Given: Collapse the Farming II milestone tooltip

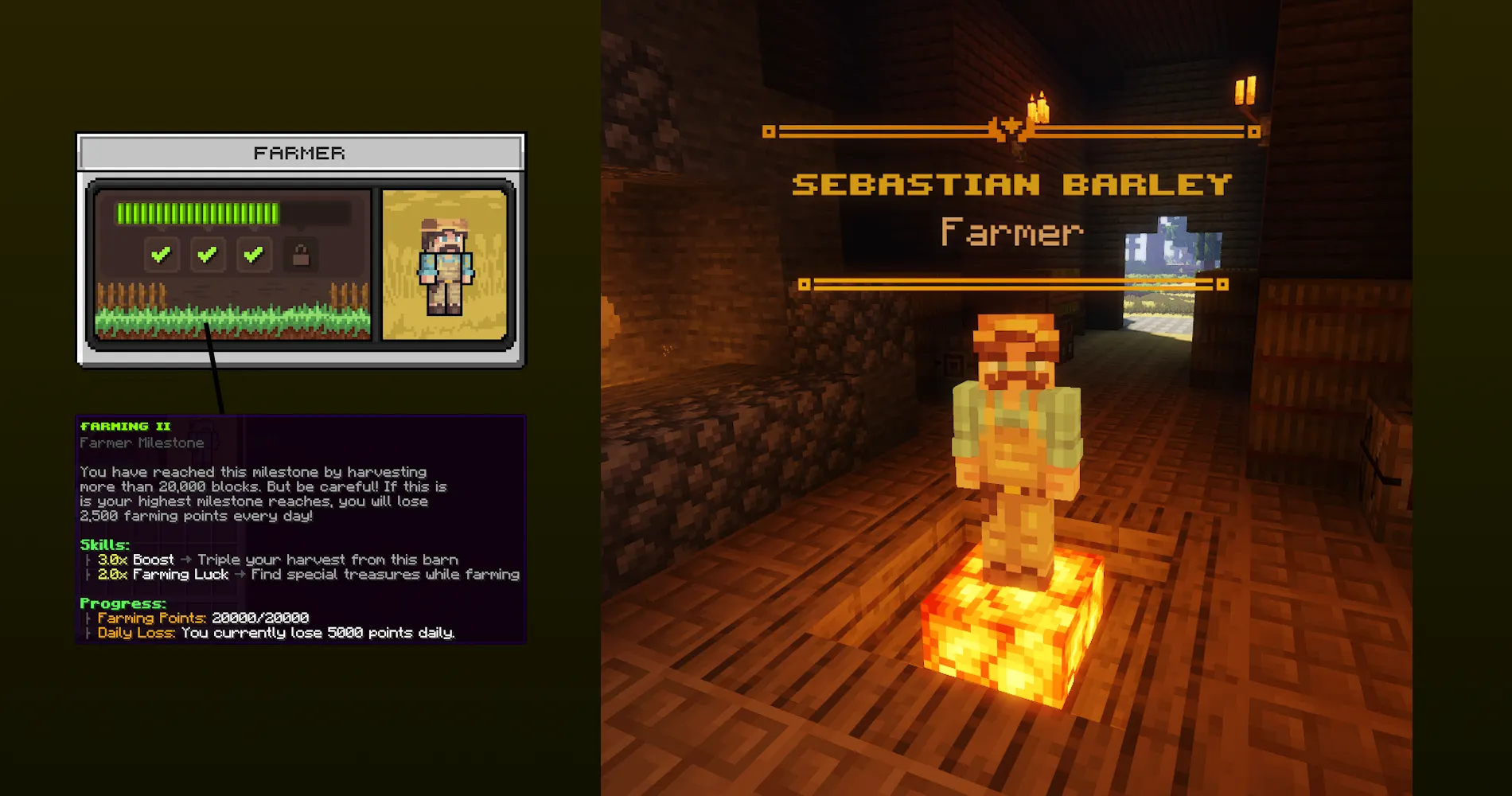Looking at the screenshot, I should pos(124,426).
